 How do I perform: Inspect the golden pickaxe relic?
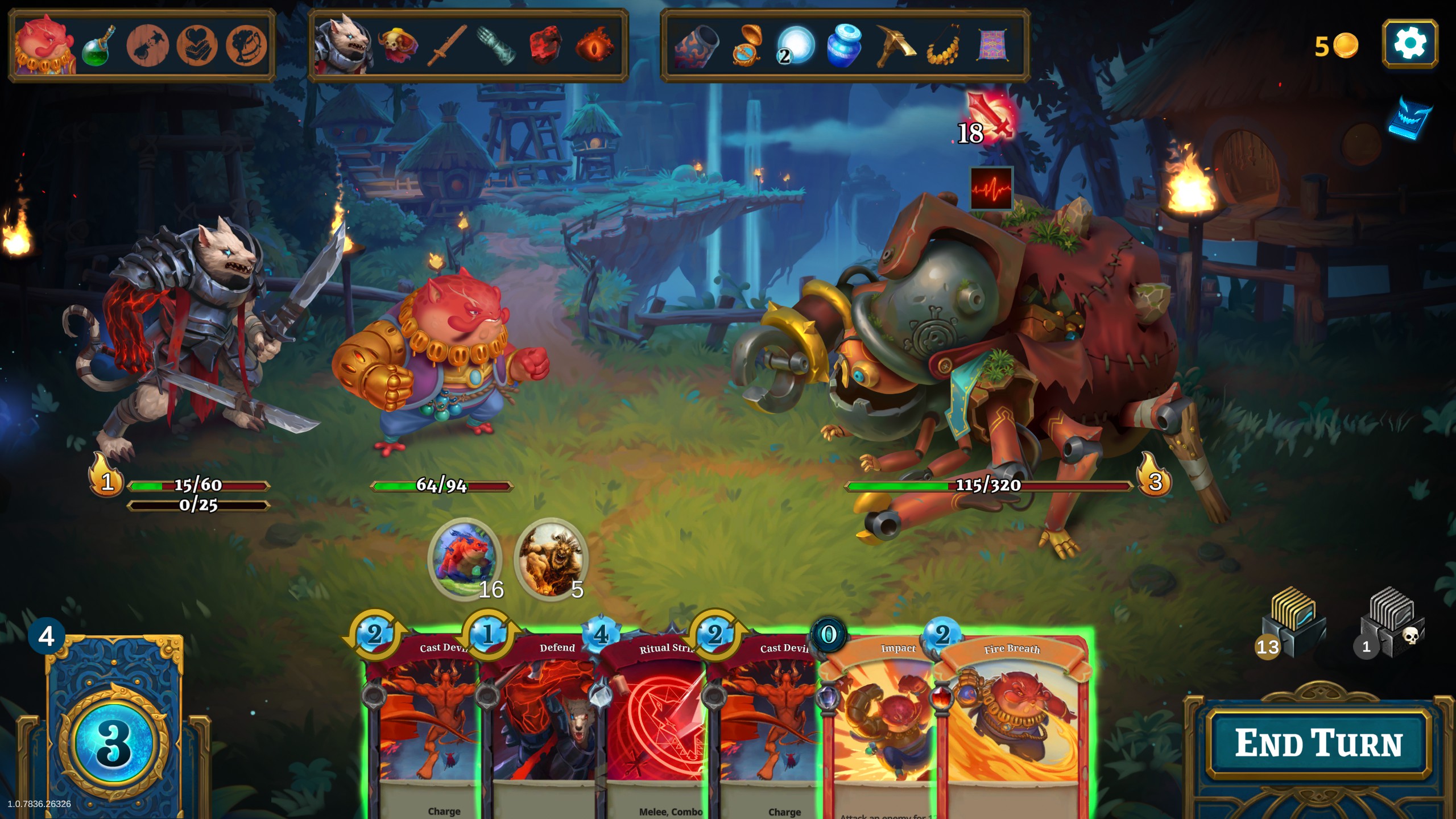click(x=894, y=45)
